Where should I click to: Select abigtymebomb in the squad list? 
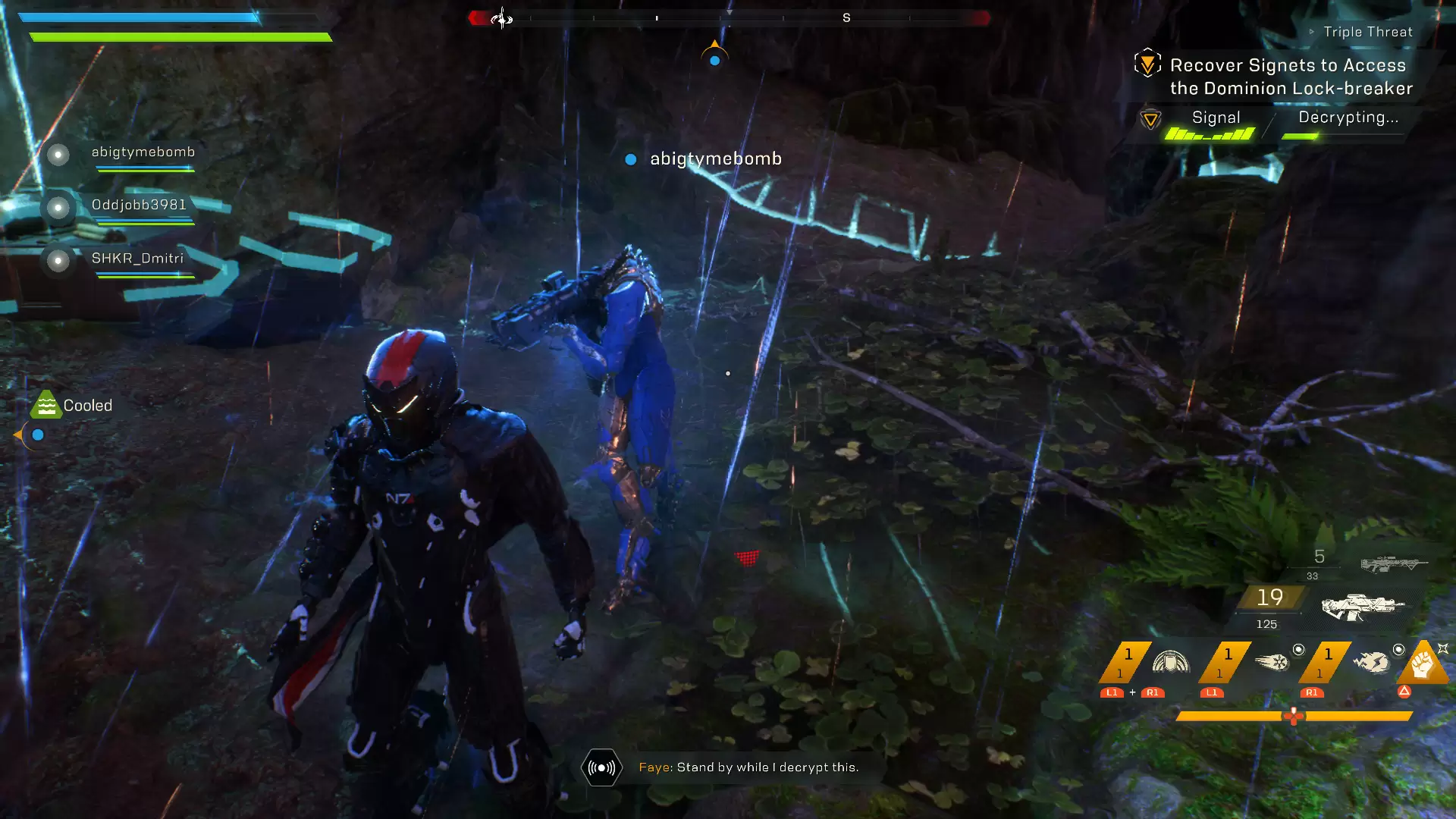143,152
